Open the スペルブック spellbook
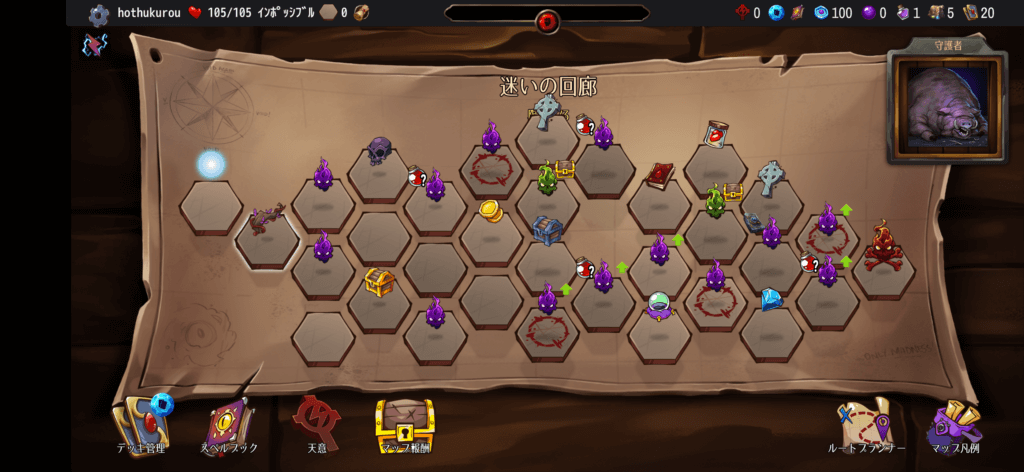This screenshot has width=1024, height=472. click(230, 426)
